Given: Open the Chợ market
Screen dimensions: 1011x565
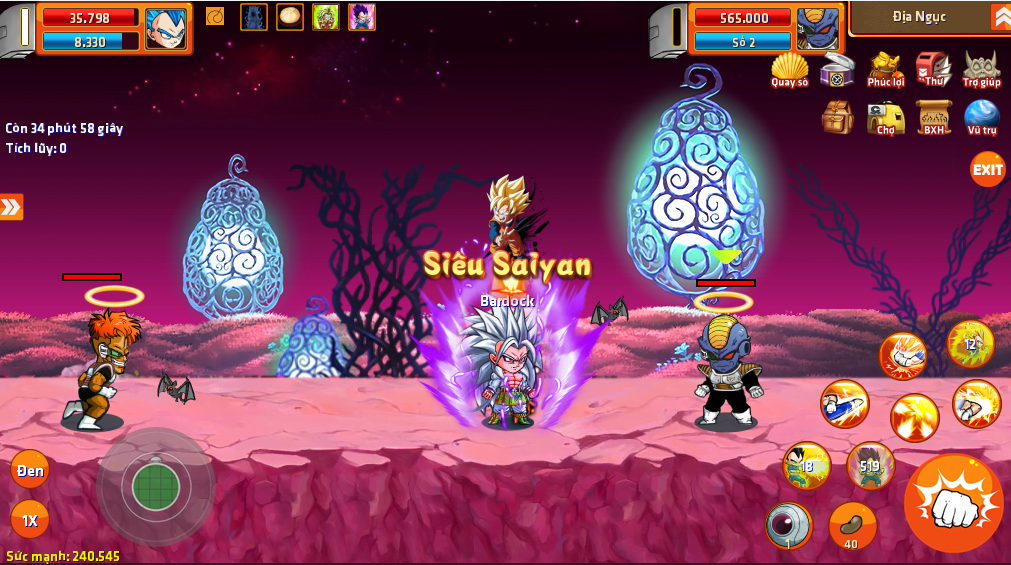Looking at the screenshot, I should click(x=885, y=117).
